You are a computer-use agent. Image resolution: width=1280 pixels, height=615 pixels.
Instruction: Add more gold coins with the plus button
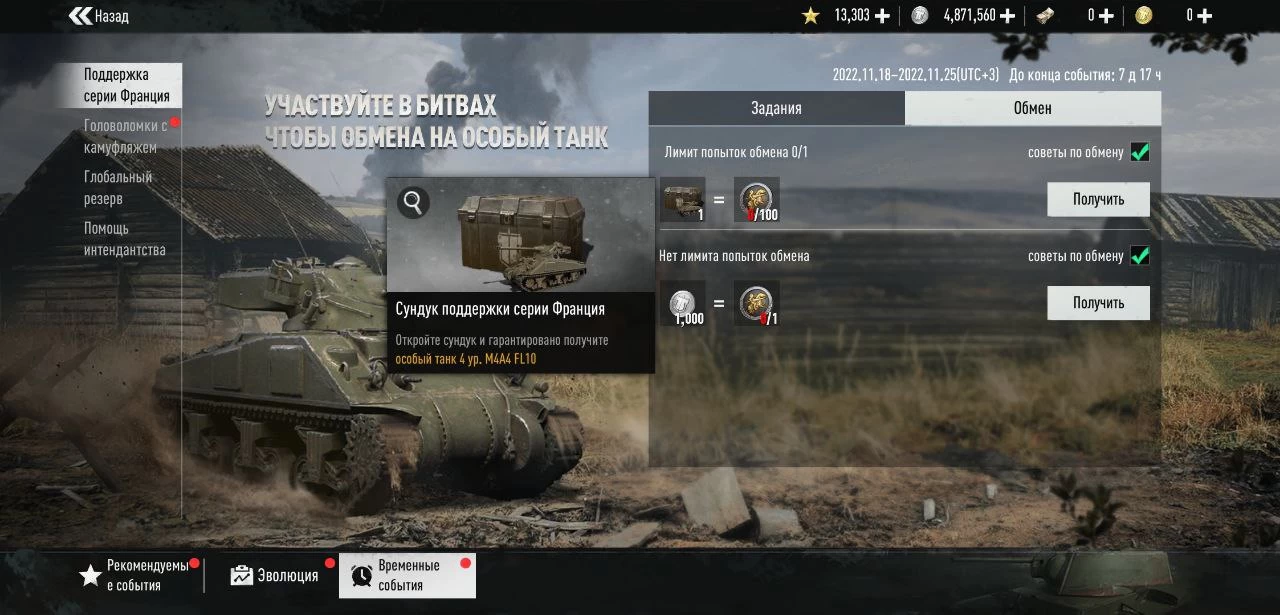point(1205,16)
